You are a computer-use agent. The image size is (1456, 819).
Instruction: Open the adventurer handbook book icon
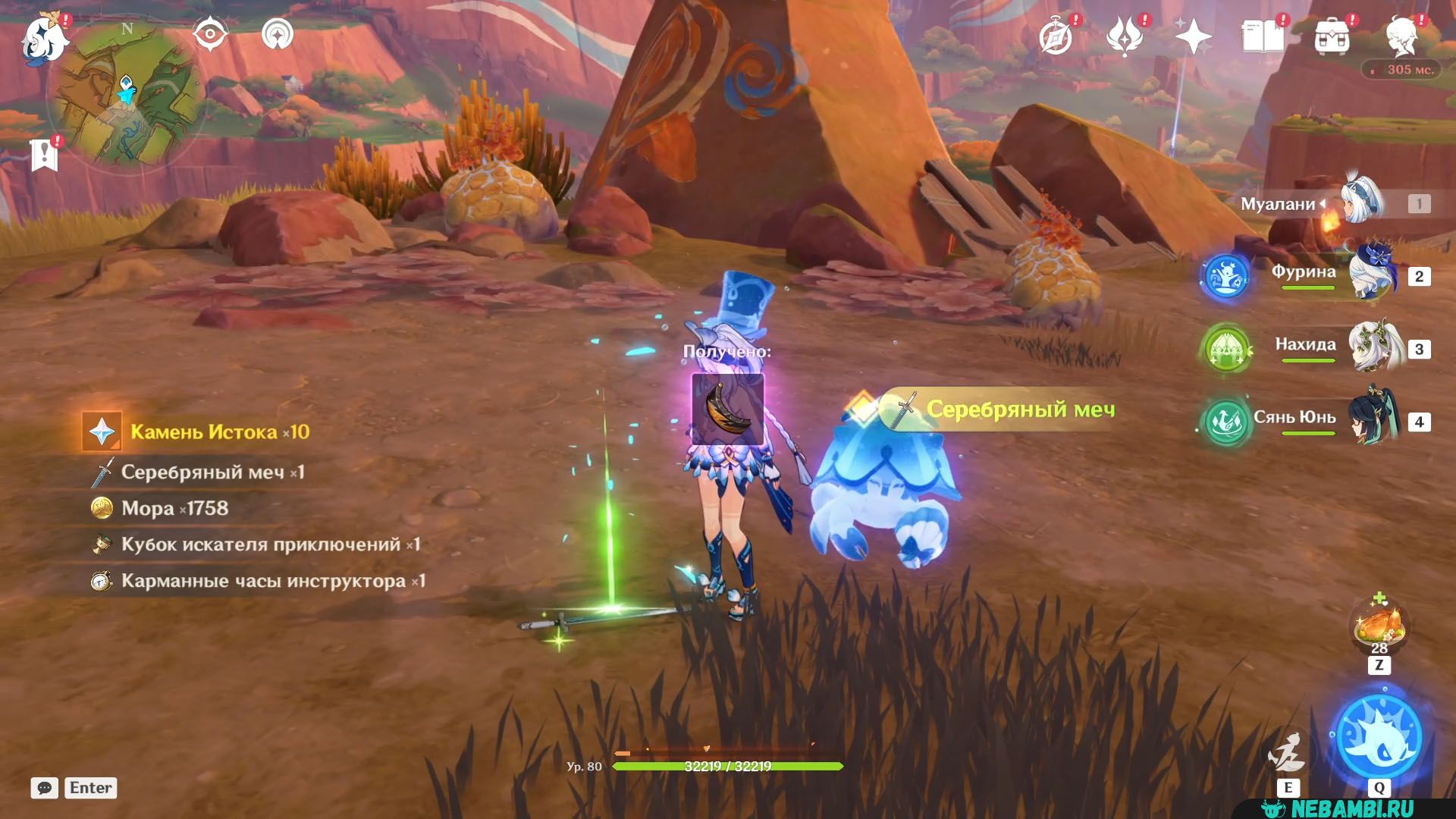[x=1263, y=36]
